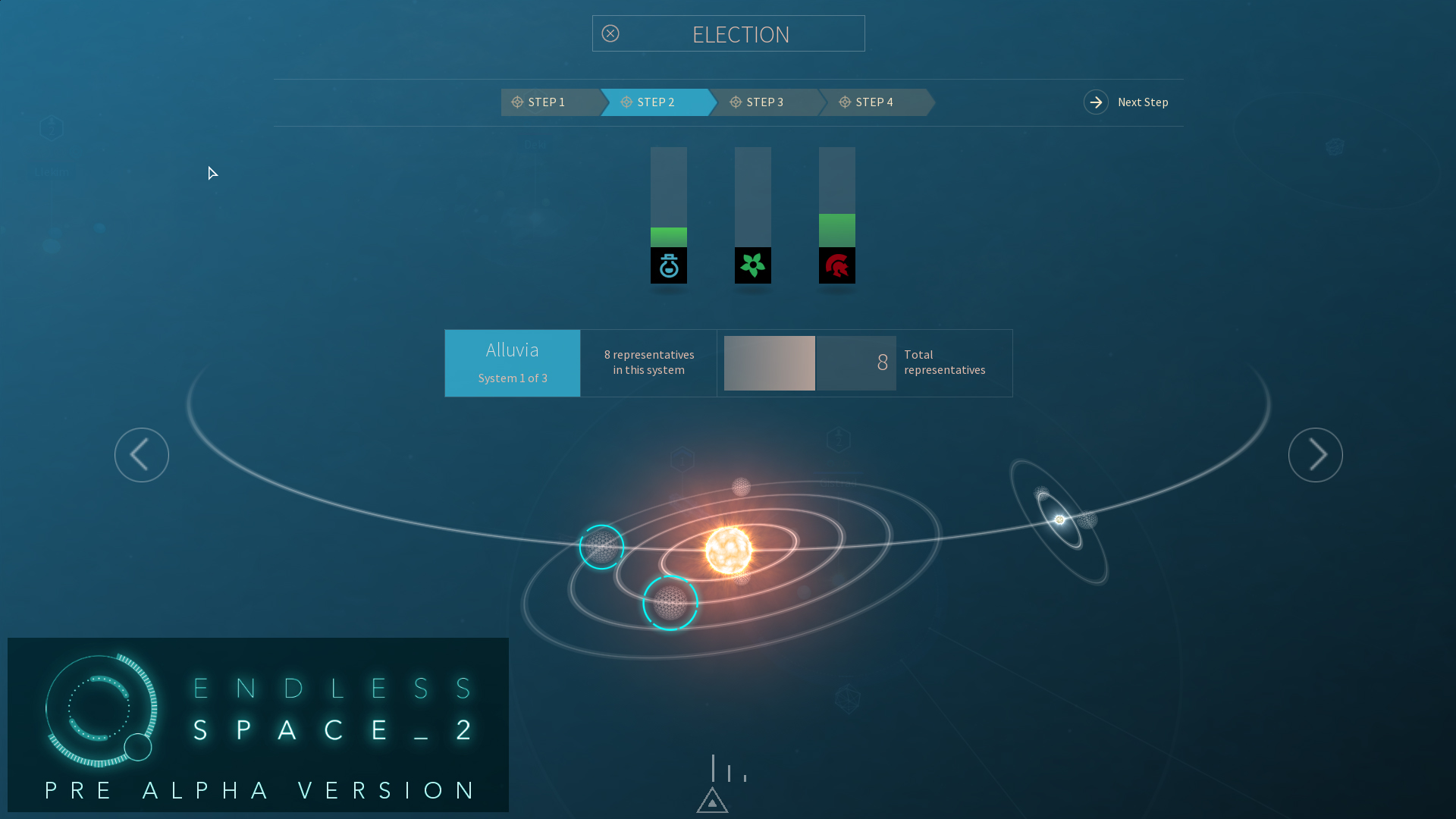Click the triangle marker at screen bottom
This screenshot has height=819, width=1456.
[x=711, y=800]
